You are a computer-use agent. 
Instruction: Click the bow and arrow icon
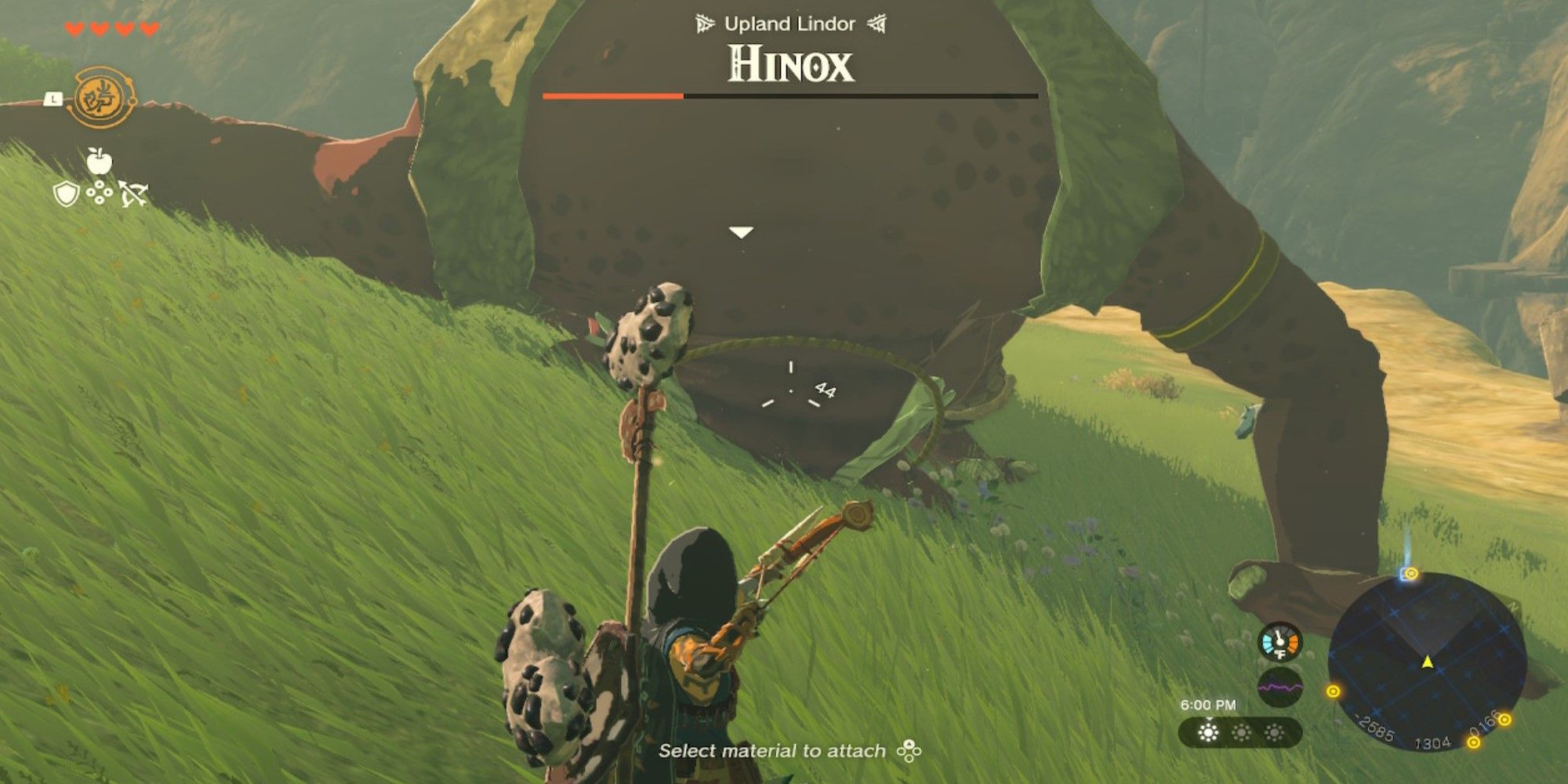132,194
